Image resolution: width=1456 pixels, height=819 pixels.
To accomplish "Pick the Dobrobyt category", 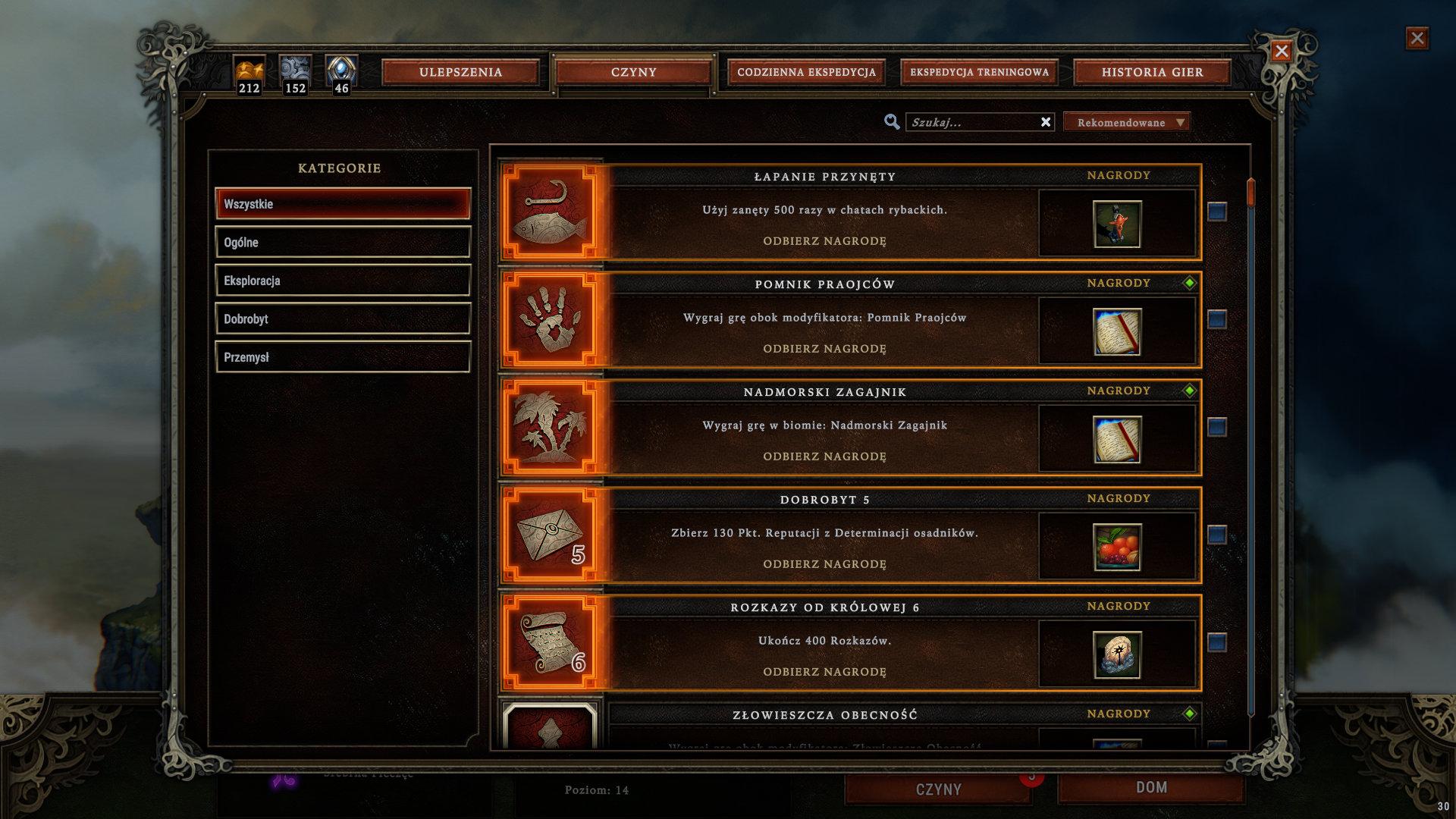I will click(343, 319).
